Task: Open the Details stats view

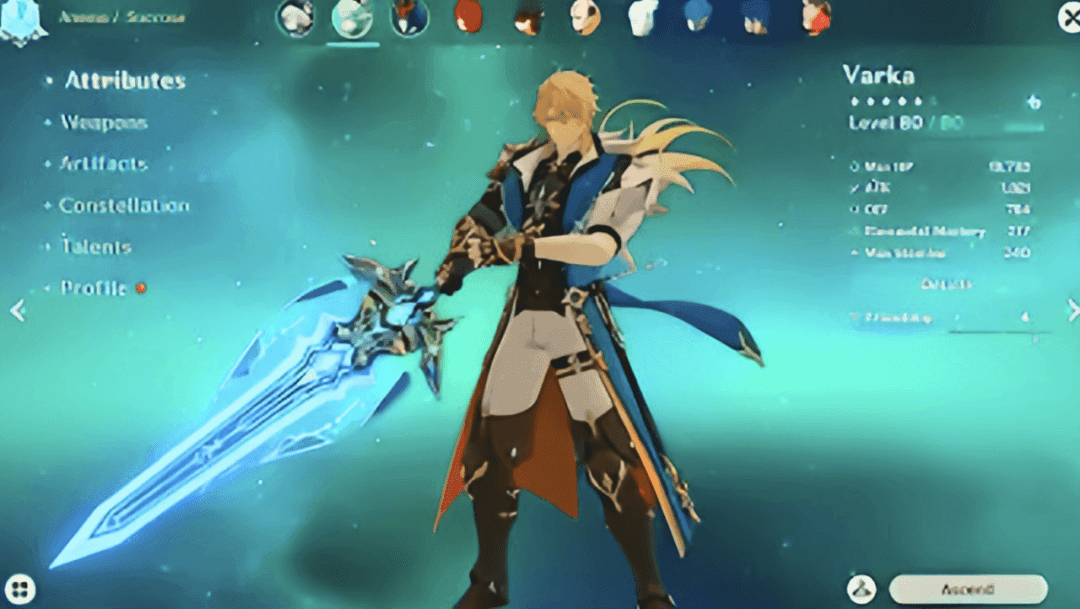Action: click(945, 285)
